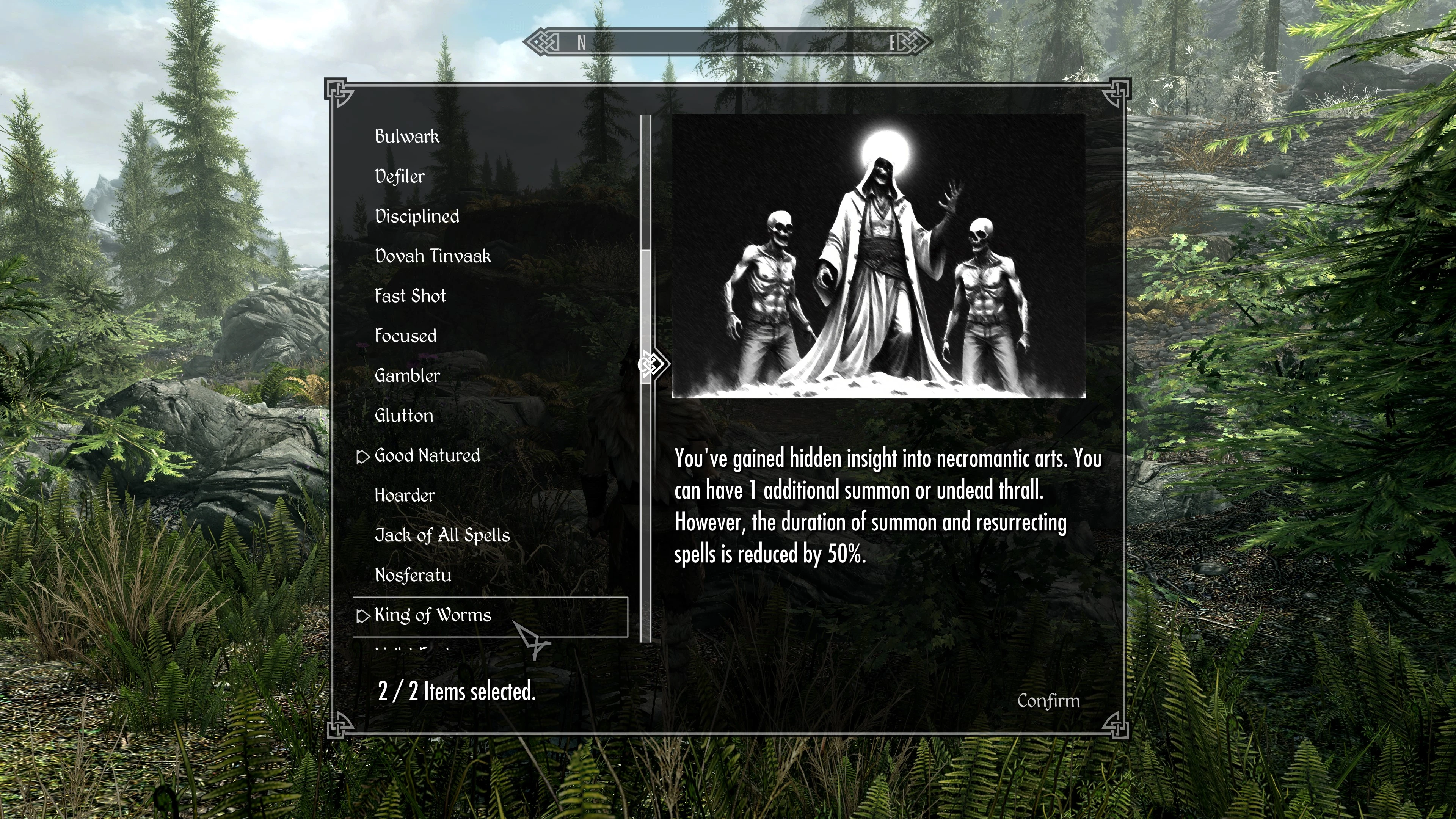Pick the Gambler trait
1456x819 pixels.
click(408, 376)
